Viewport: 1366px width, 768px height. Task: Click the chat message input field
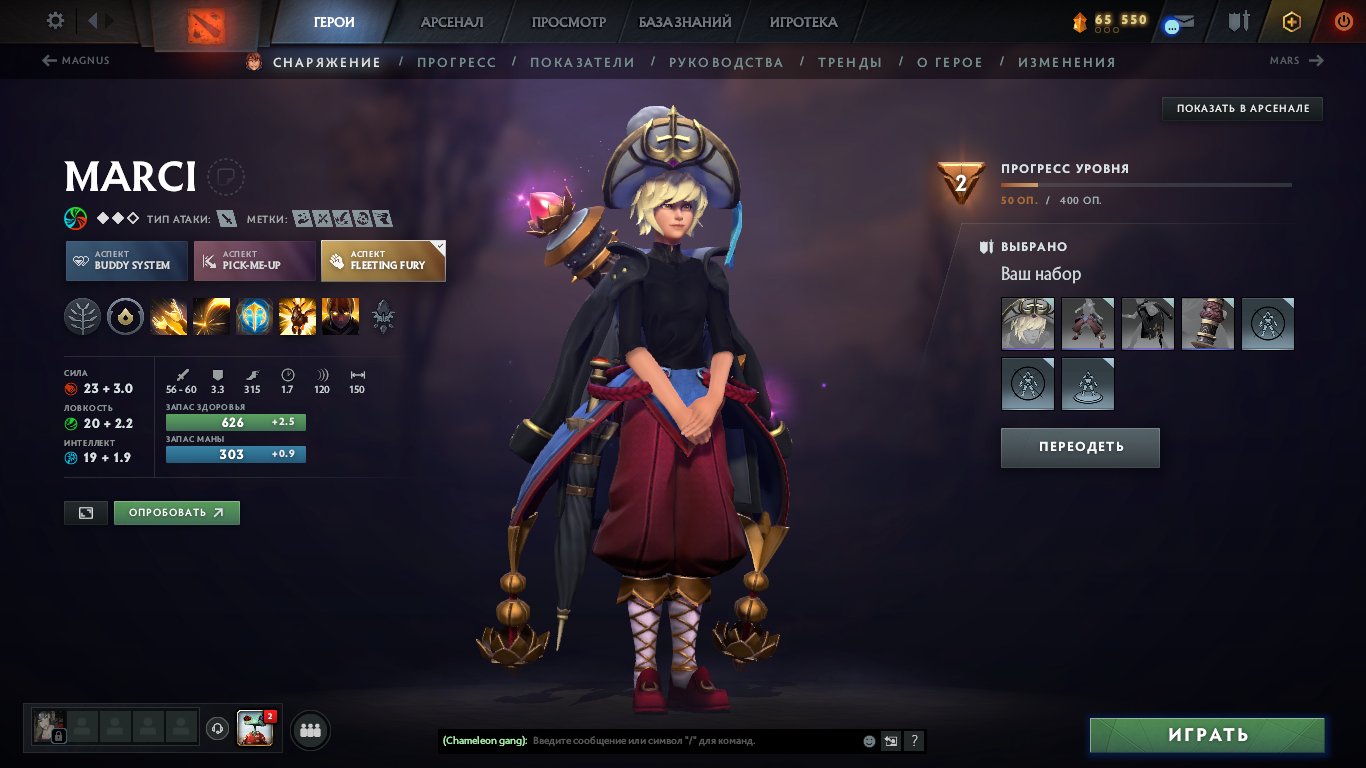(690, 741)
